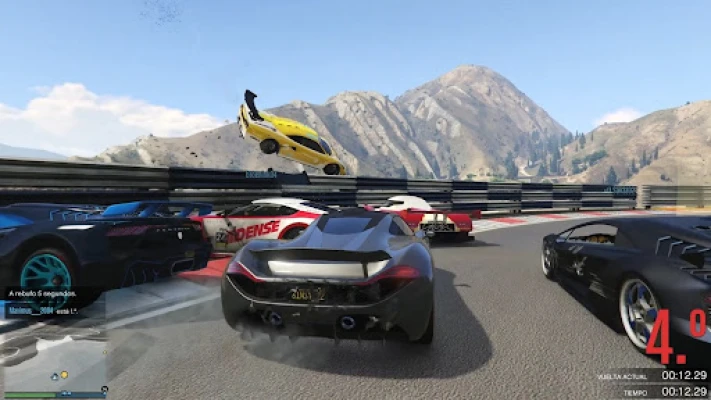Select the yellow checkpoint marker on minimap
Viewport: 711px width, 400px height.
pos(65,375)
